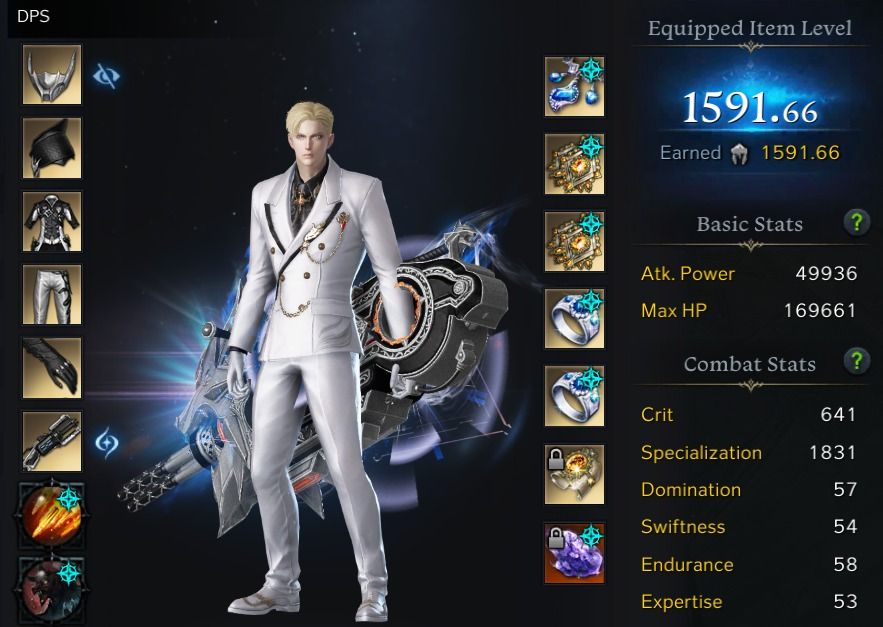Choose the black gloves slot
This screenshot has height=627, width=883.
(52, 368)
